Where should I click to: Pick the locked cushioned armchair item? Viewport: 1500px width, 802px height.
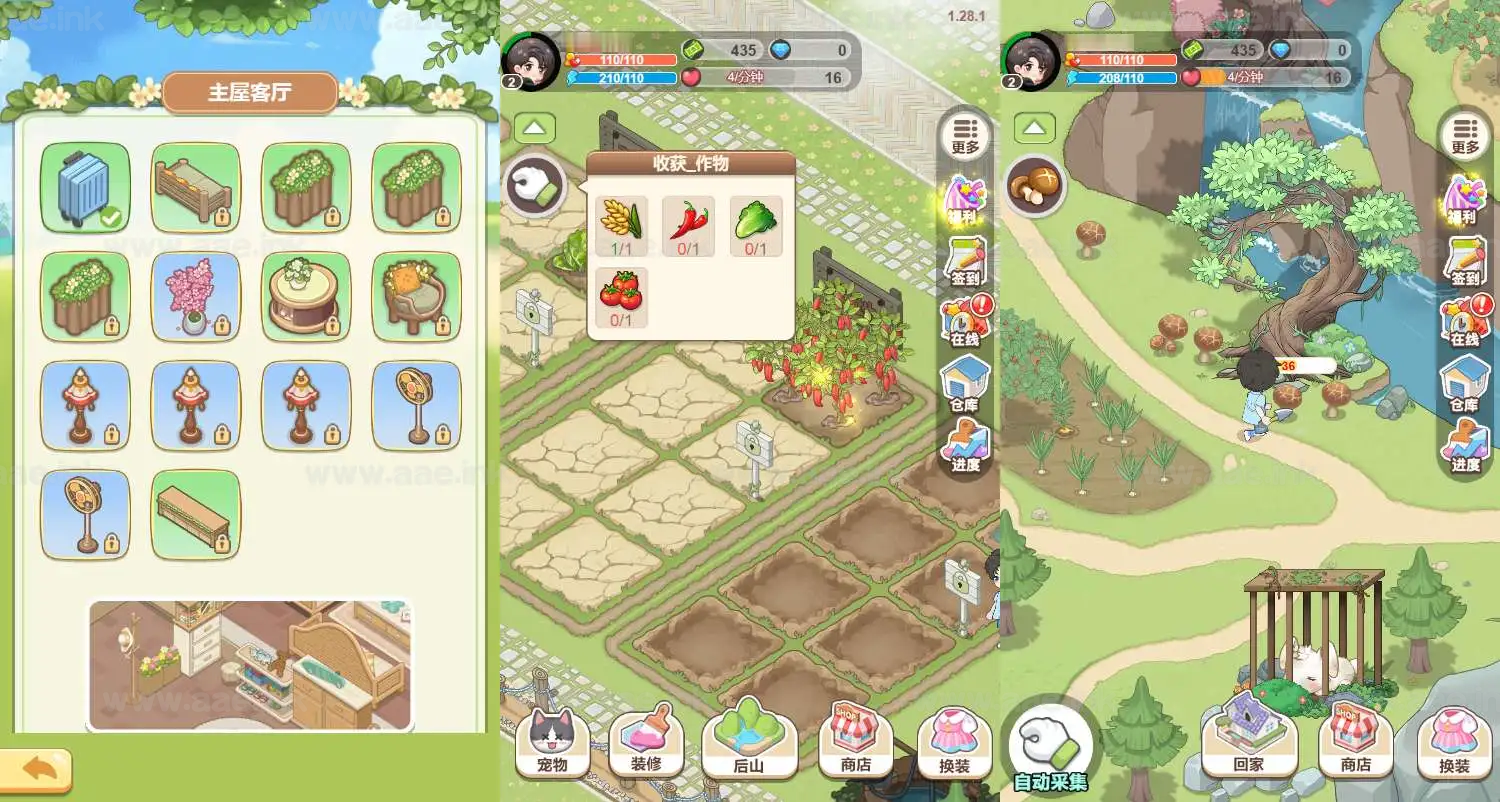click(416, 296)
